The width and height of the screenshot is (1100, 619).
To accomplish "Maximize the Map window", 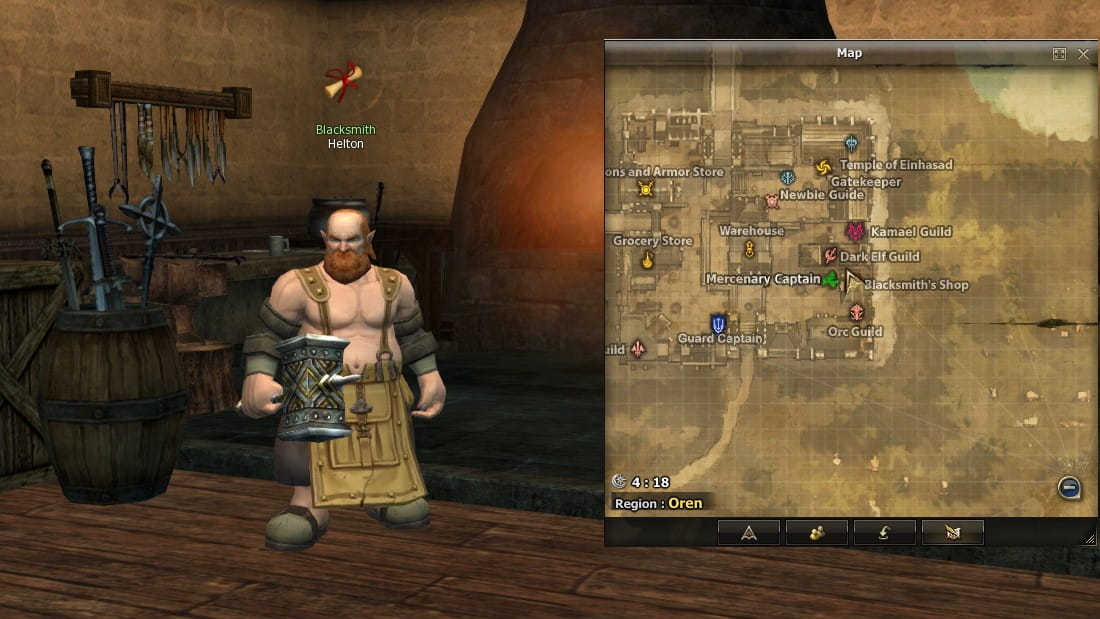I will 1059,54.
